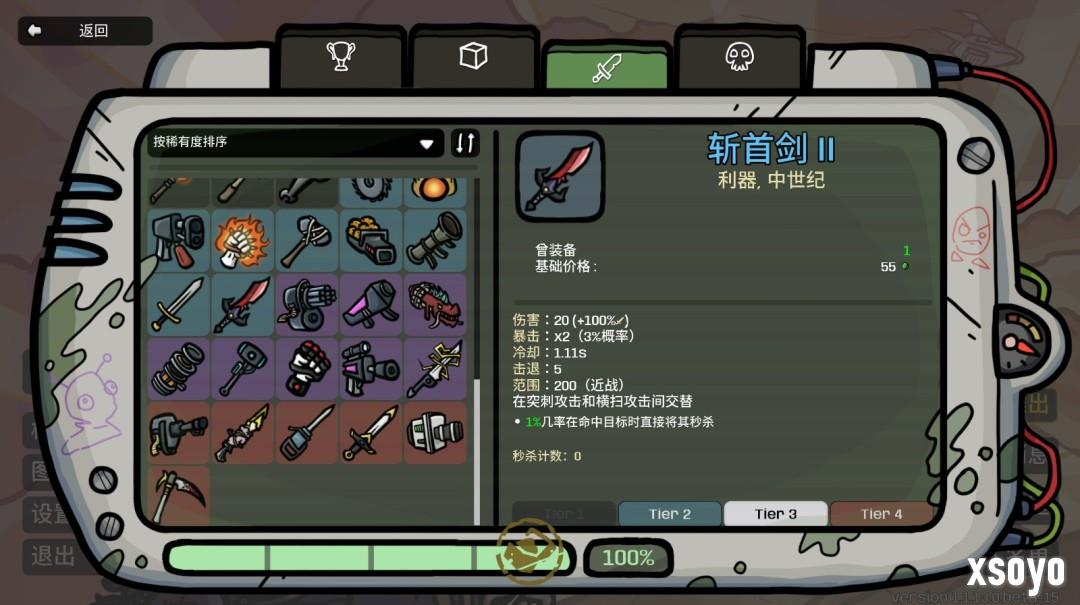Image resolution: width=1080 pixels, height=605 pixels.
Task: Toggle the sort order arrows button
Action: (465, 143)
